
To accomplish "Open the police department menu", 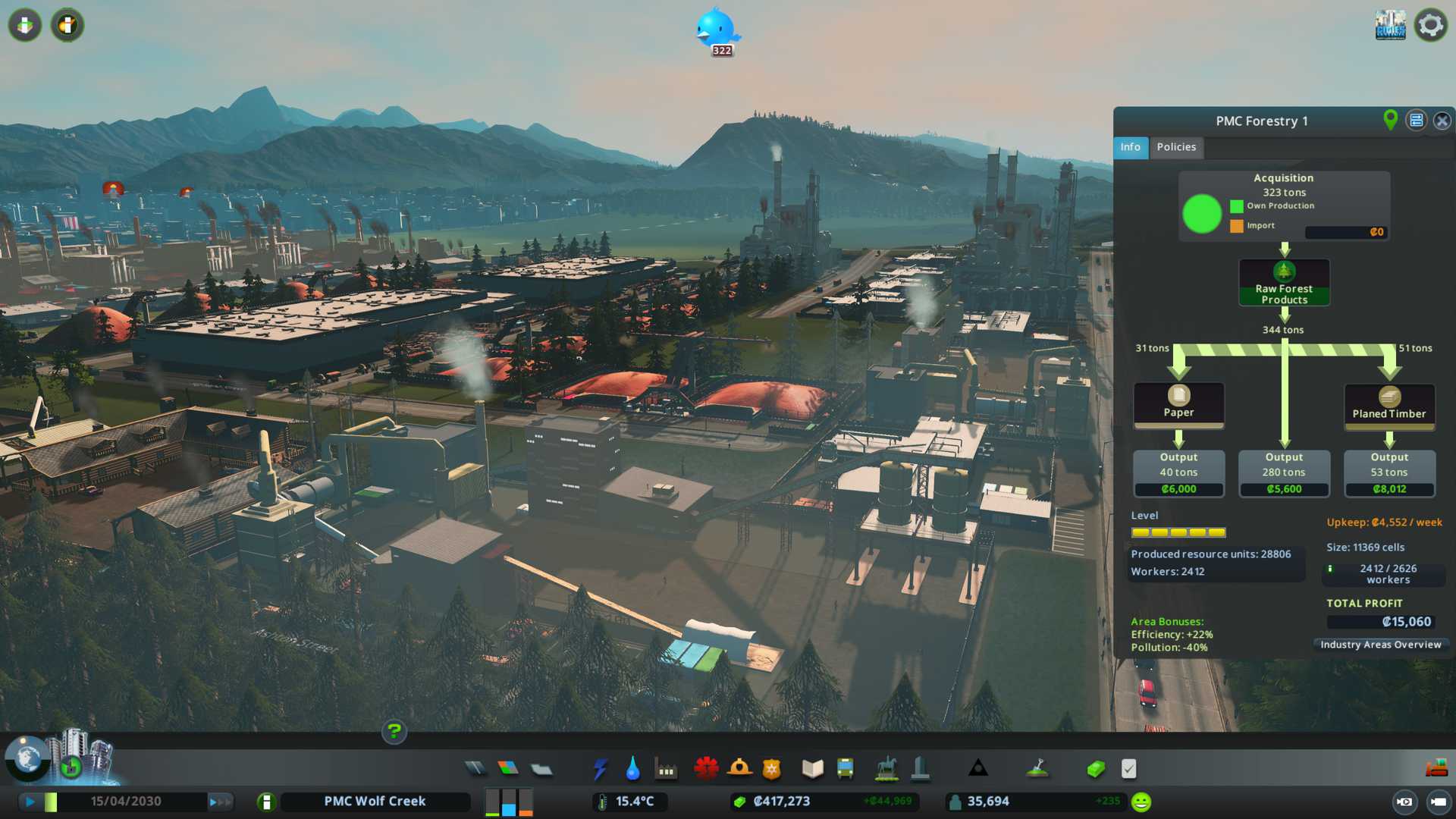I will pyautogui.click(x=772, y=769).
